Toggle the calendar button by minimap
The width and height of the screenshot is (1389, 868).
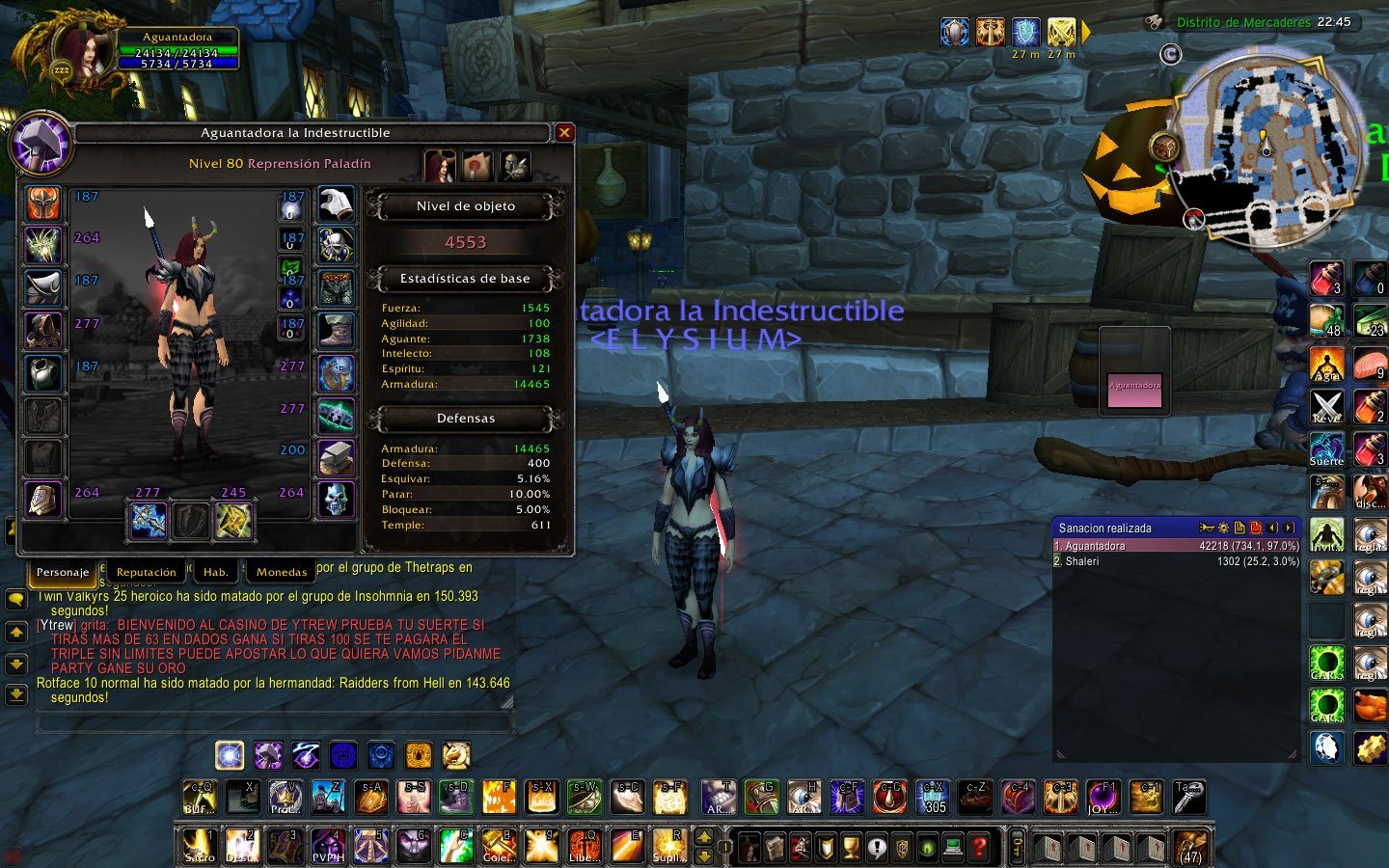(x=1170, y=55)
